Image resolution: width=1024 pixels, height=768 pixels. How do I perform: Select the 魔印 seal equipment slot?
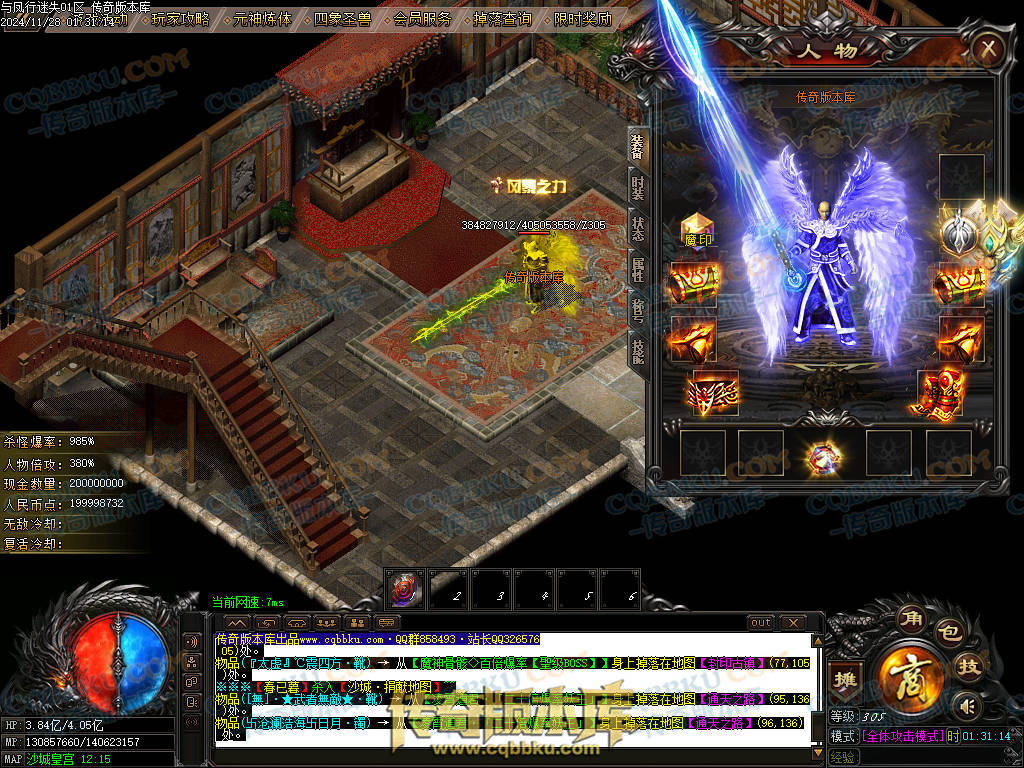(697, 228)
